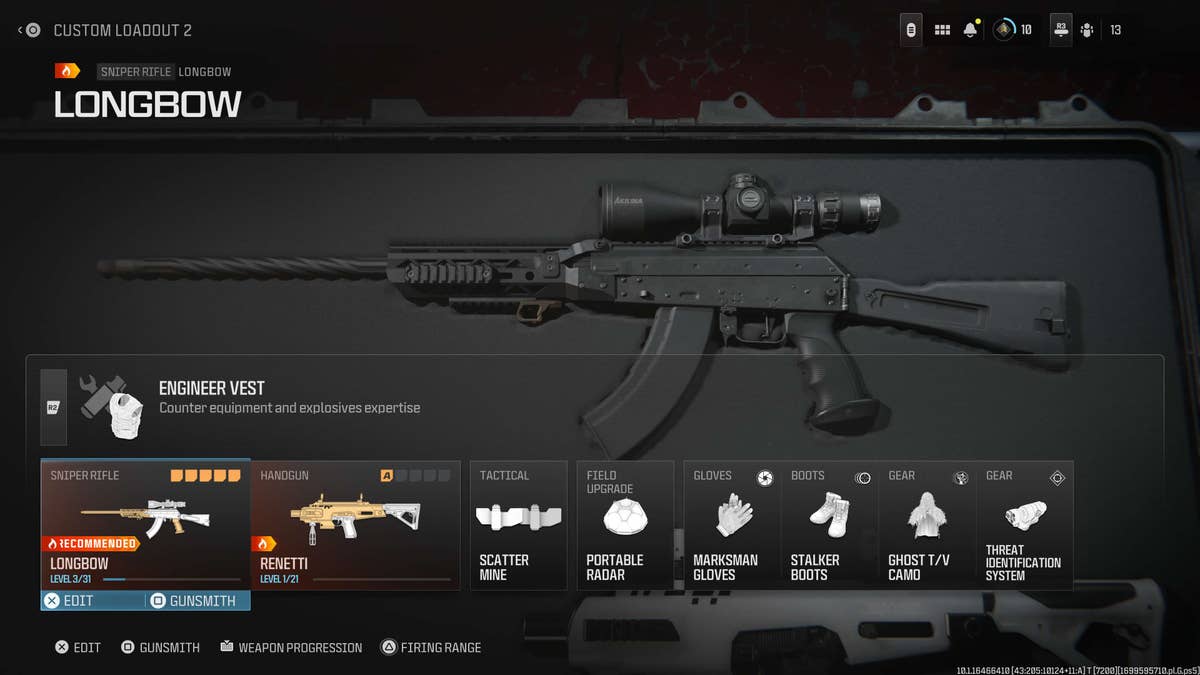This screenshot has height=675, width=1200.
Task: Open the Stalker Boots slot
Action: 830,525
